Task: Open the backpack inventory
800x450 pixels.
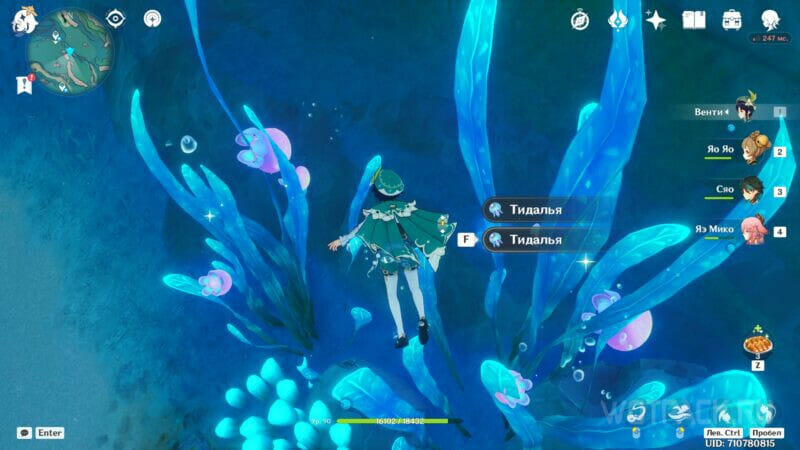Action: click(x=732, y=20)
